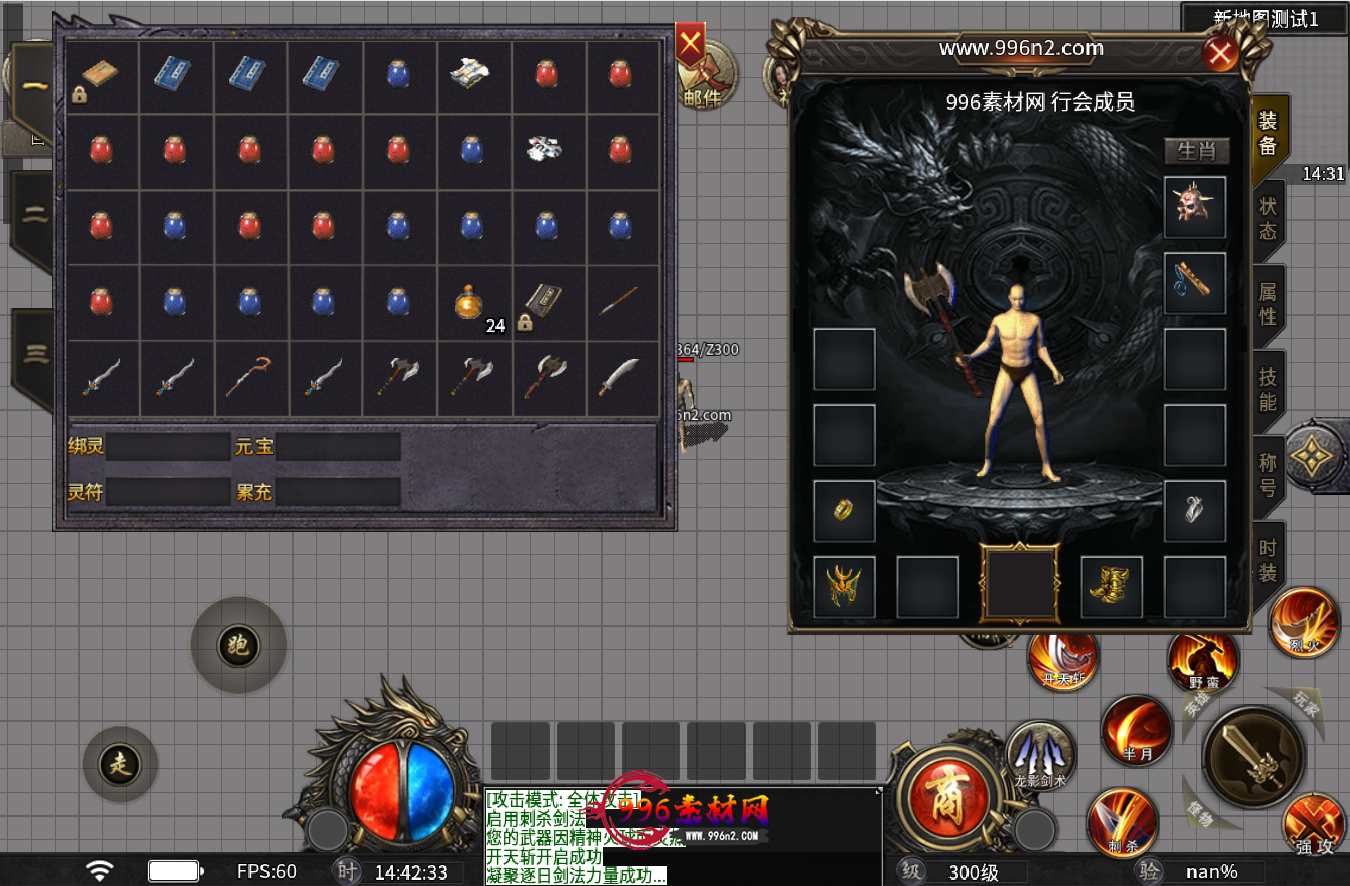The image size is (1350, 886).
Task: Select the wooden staff with curled tip
Action: click(x=249, y=378)
